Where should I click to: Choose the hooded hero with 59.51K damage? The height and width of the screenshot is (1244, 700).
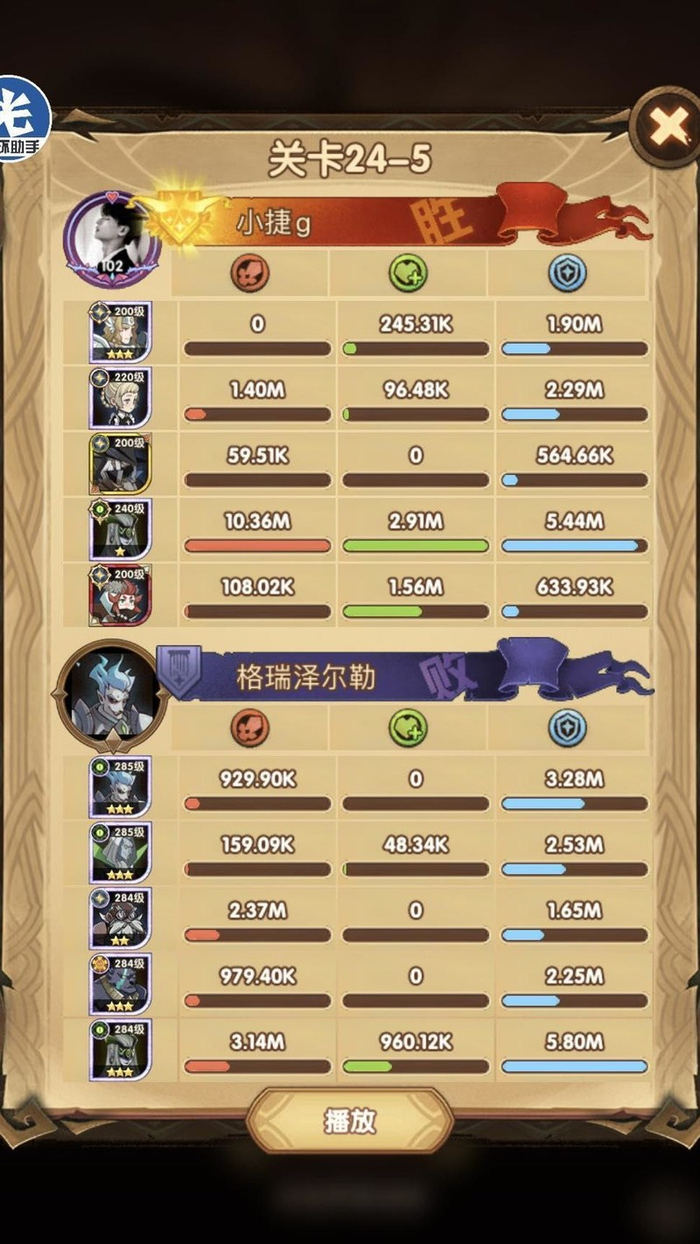click(x=120, y=463)
